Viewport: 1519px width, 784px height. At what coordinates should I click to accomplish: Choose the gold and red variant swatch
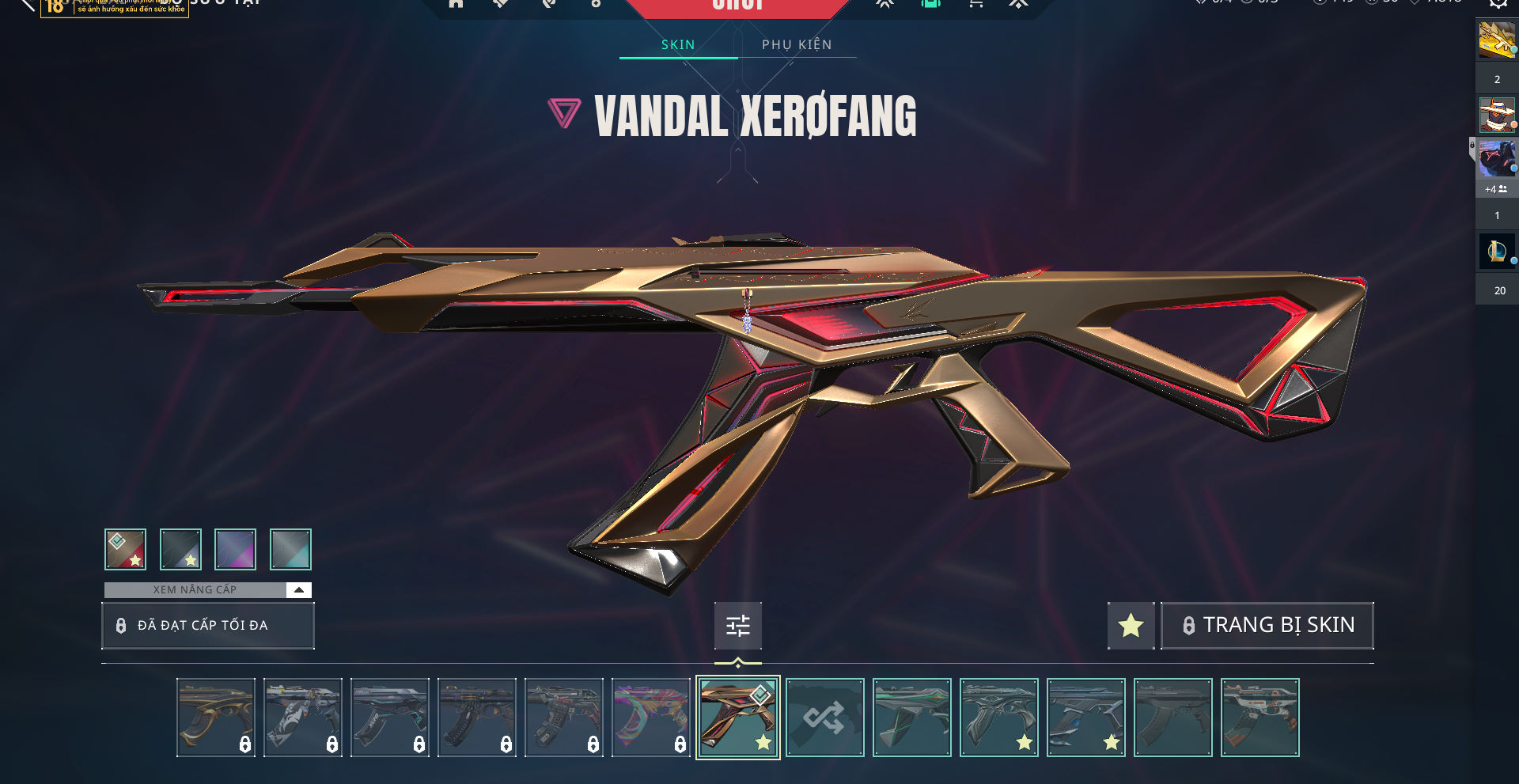[126, 550]
